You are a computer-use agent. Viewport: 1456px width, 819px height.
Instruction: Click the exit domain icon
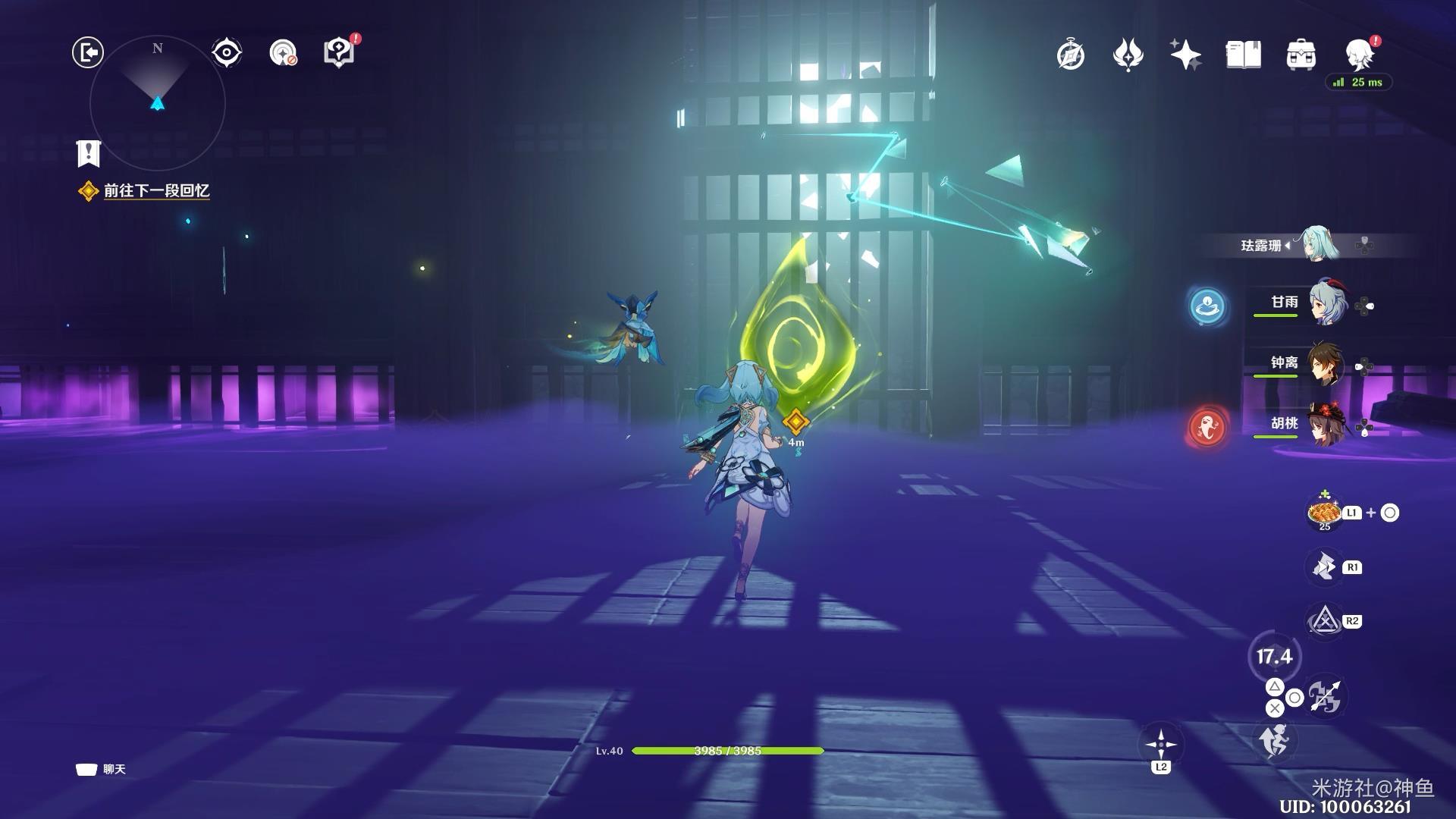click(88, 53)
